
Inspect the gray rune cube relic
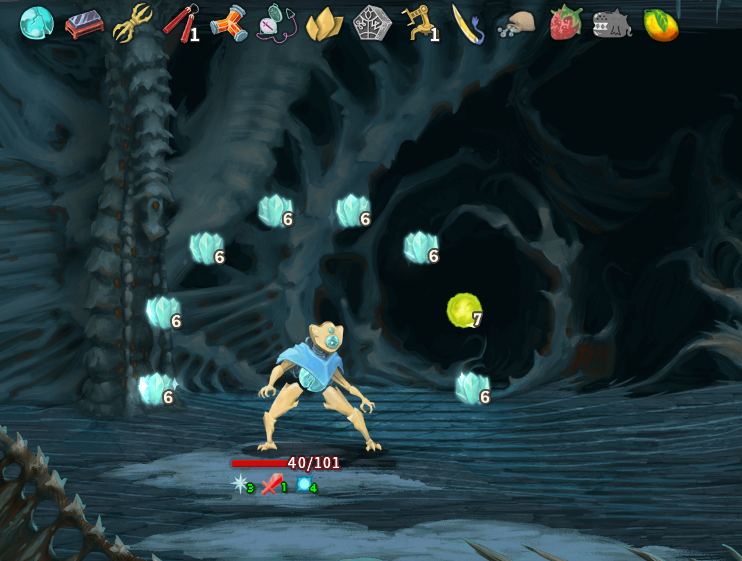[372, 22]
